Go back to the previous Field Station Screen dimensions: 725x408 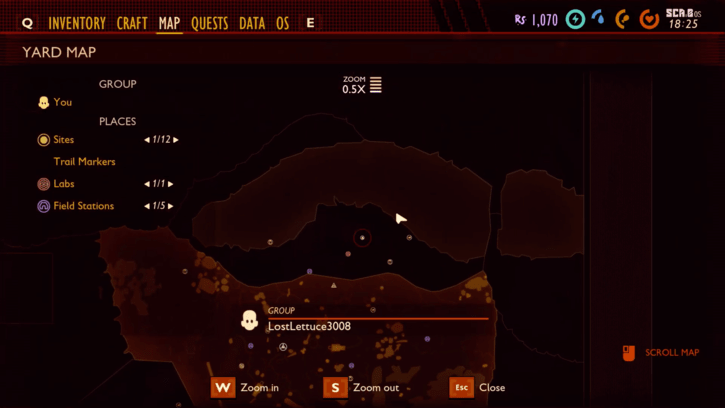[x=147, y=206]
